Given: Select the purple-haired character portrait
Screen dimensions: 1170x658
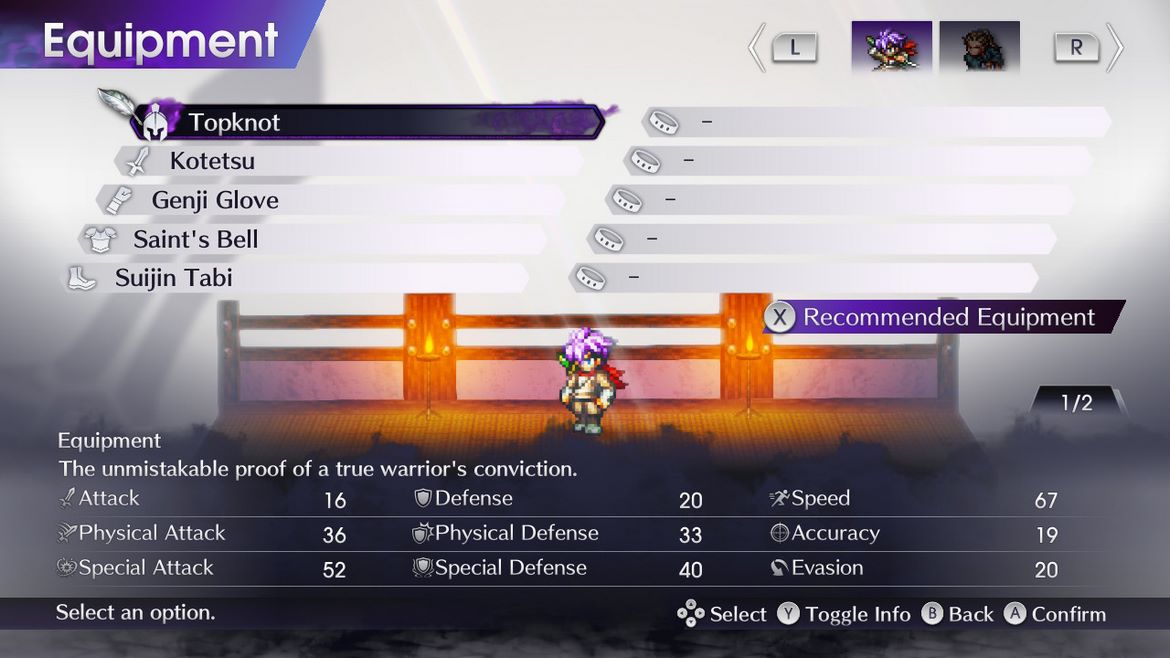Looking at the screenshot, I should click(x=891, y=47).
